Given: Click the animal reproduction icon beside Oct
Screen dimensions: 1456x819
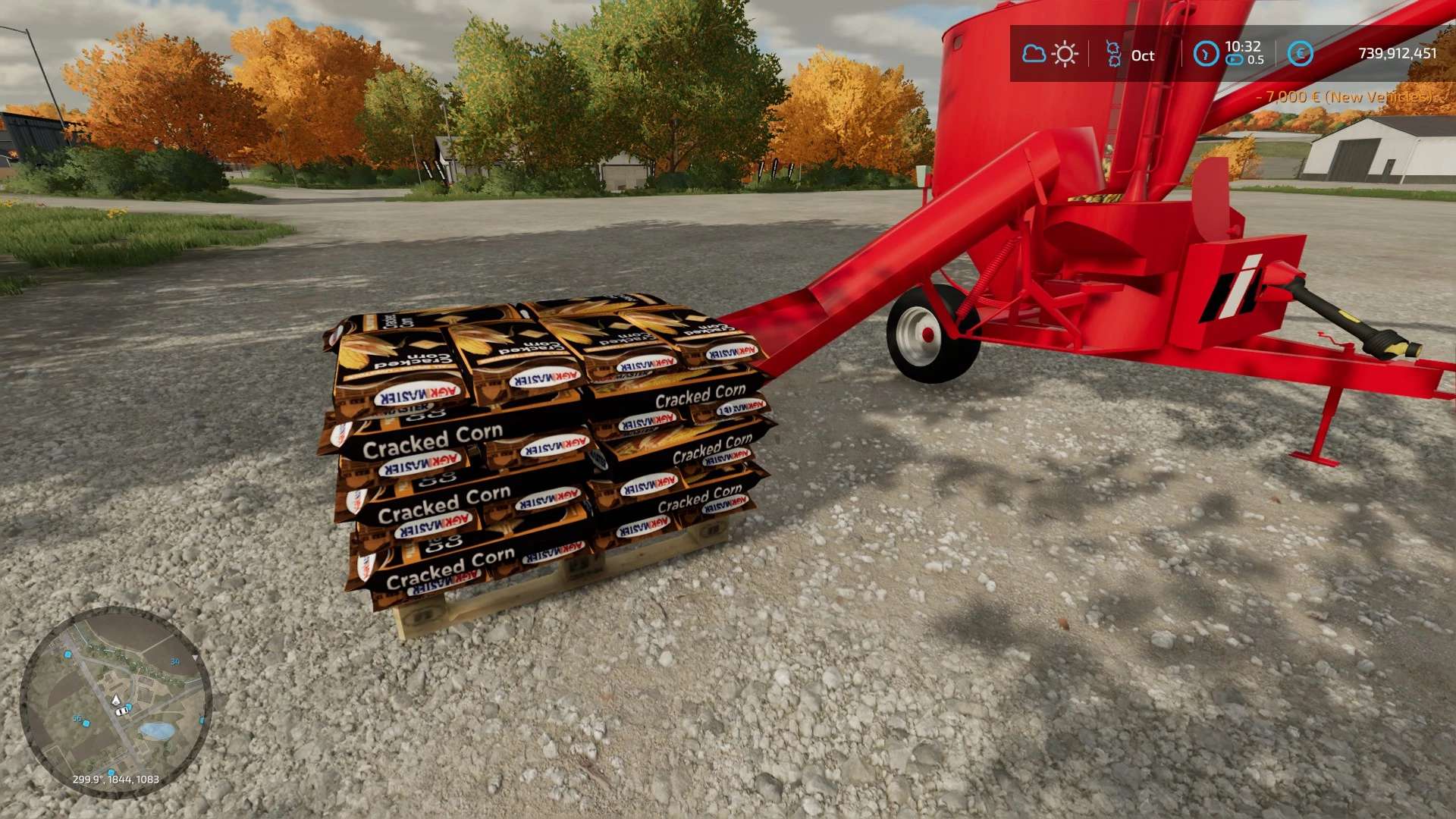Looking at the screenshot, I should pyautogui.click(x=1114, y=53).
